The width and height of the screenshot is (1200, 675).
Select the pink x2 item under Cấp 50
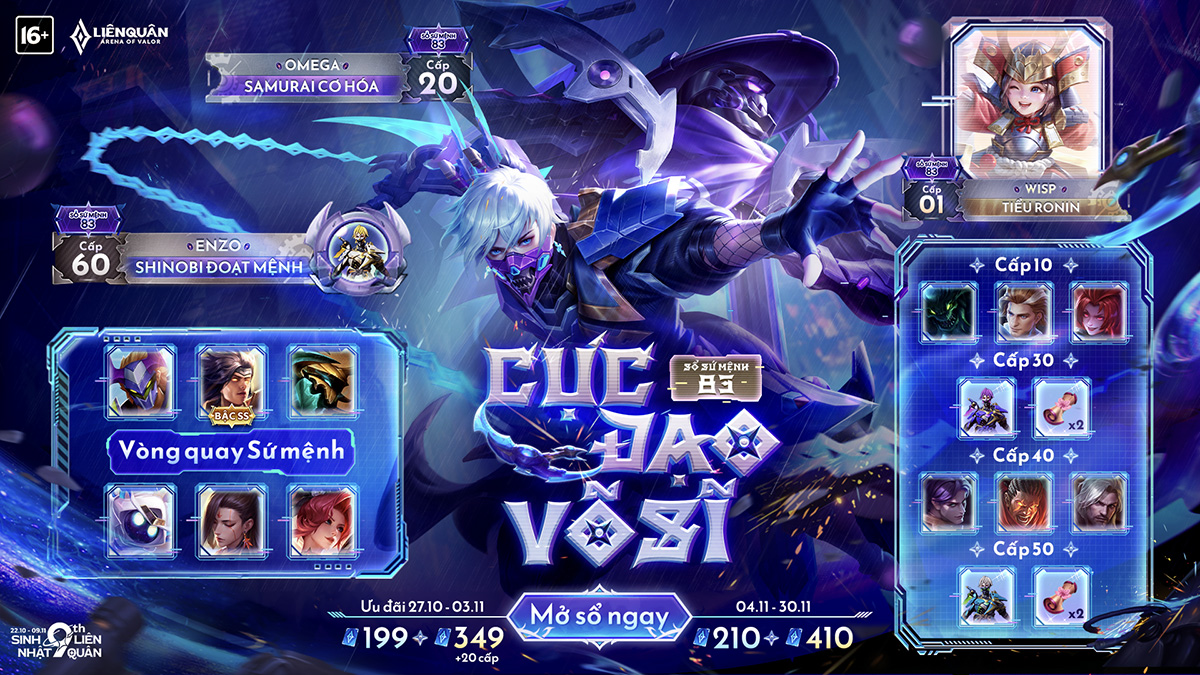tap(1061, 597)
